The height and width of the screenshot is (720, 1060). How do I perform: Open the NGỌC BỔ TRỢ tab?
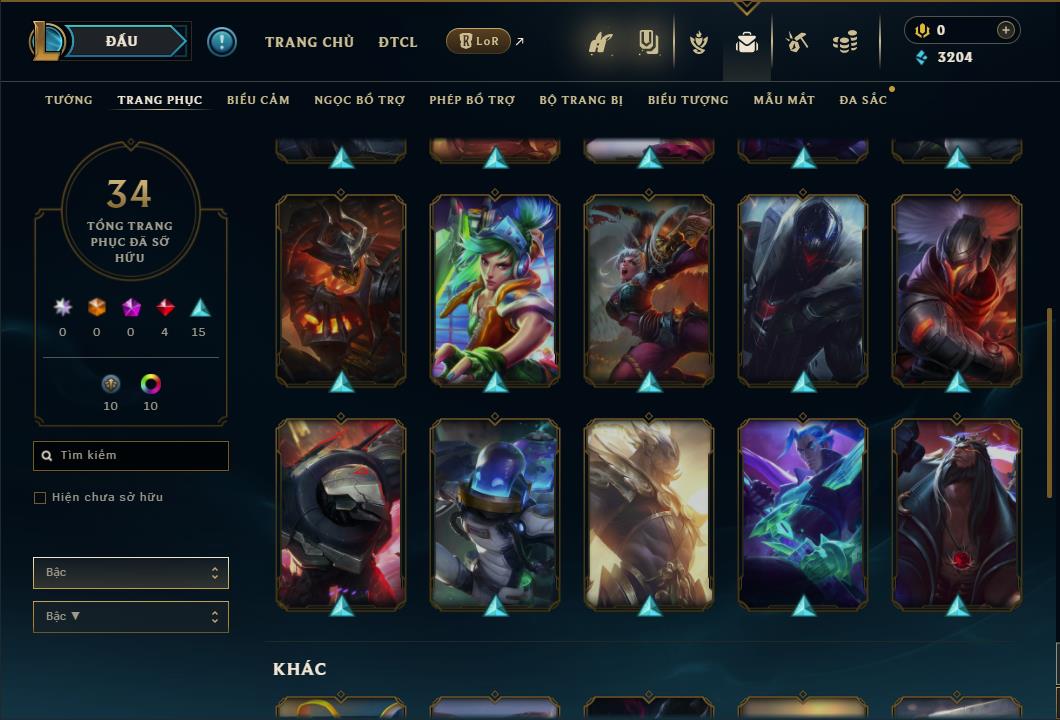(359, 100)
